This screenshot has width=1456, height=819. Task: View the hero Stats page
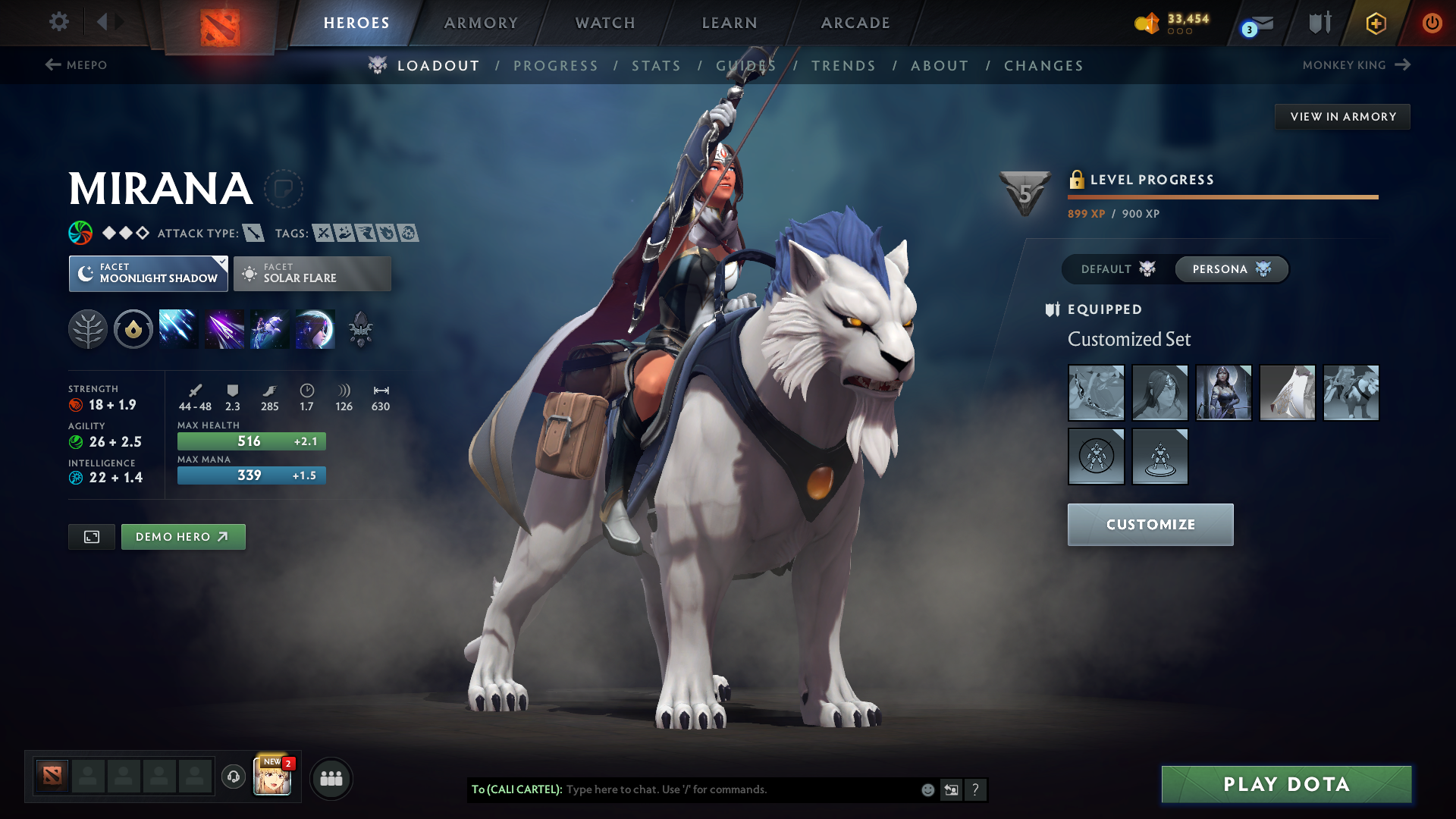click(656, 66)
